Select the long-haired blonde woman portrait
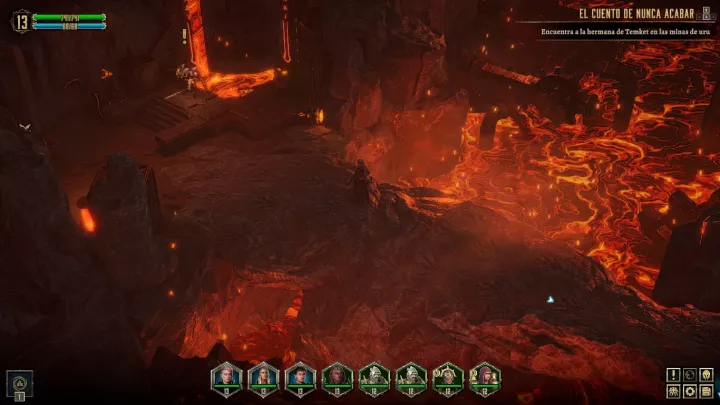The image size is (720, 405). click(264, 376)
